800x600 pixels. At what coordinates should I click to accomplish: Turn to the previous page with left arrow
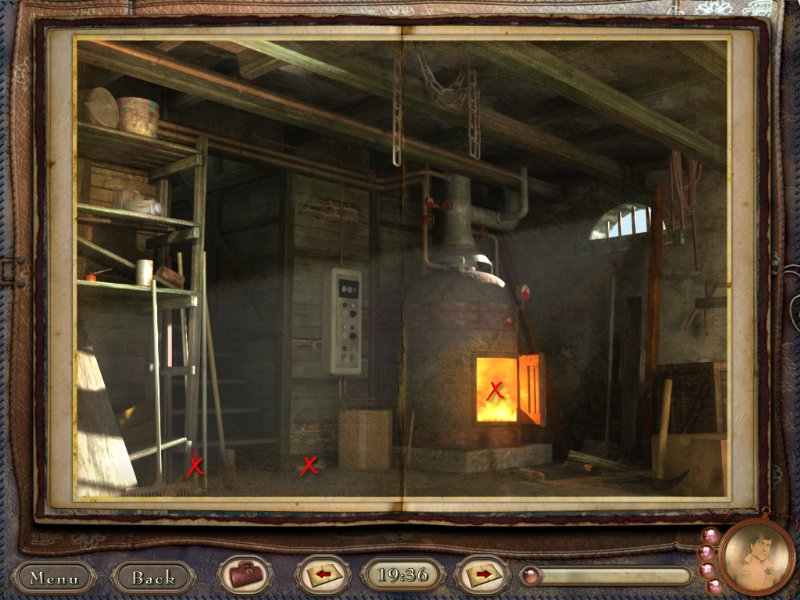(322, 575)
